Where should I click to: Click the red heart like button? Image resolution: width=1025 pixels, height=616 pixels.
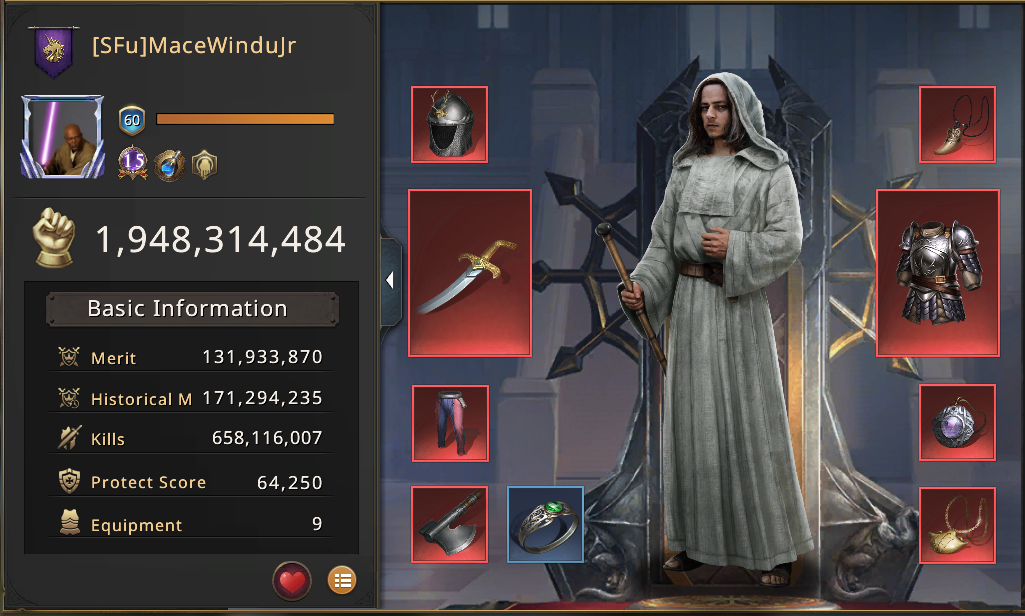point(292,580)
